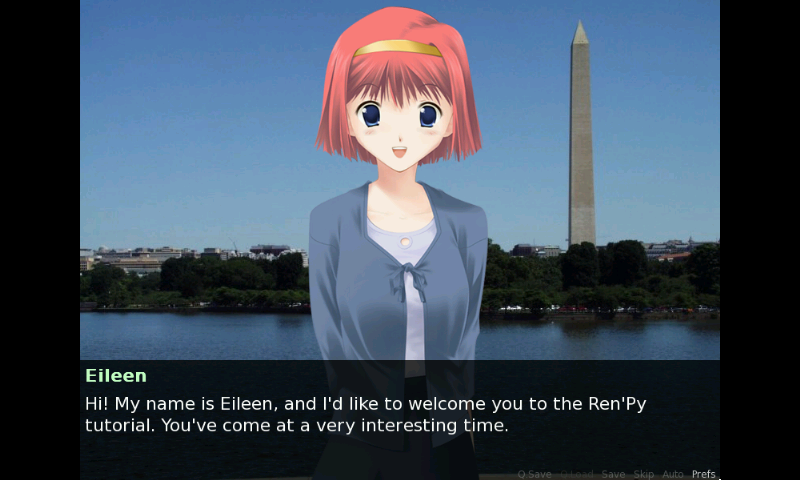Open the Prefs menu

(704, 474)
